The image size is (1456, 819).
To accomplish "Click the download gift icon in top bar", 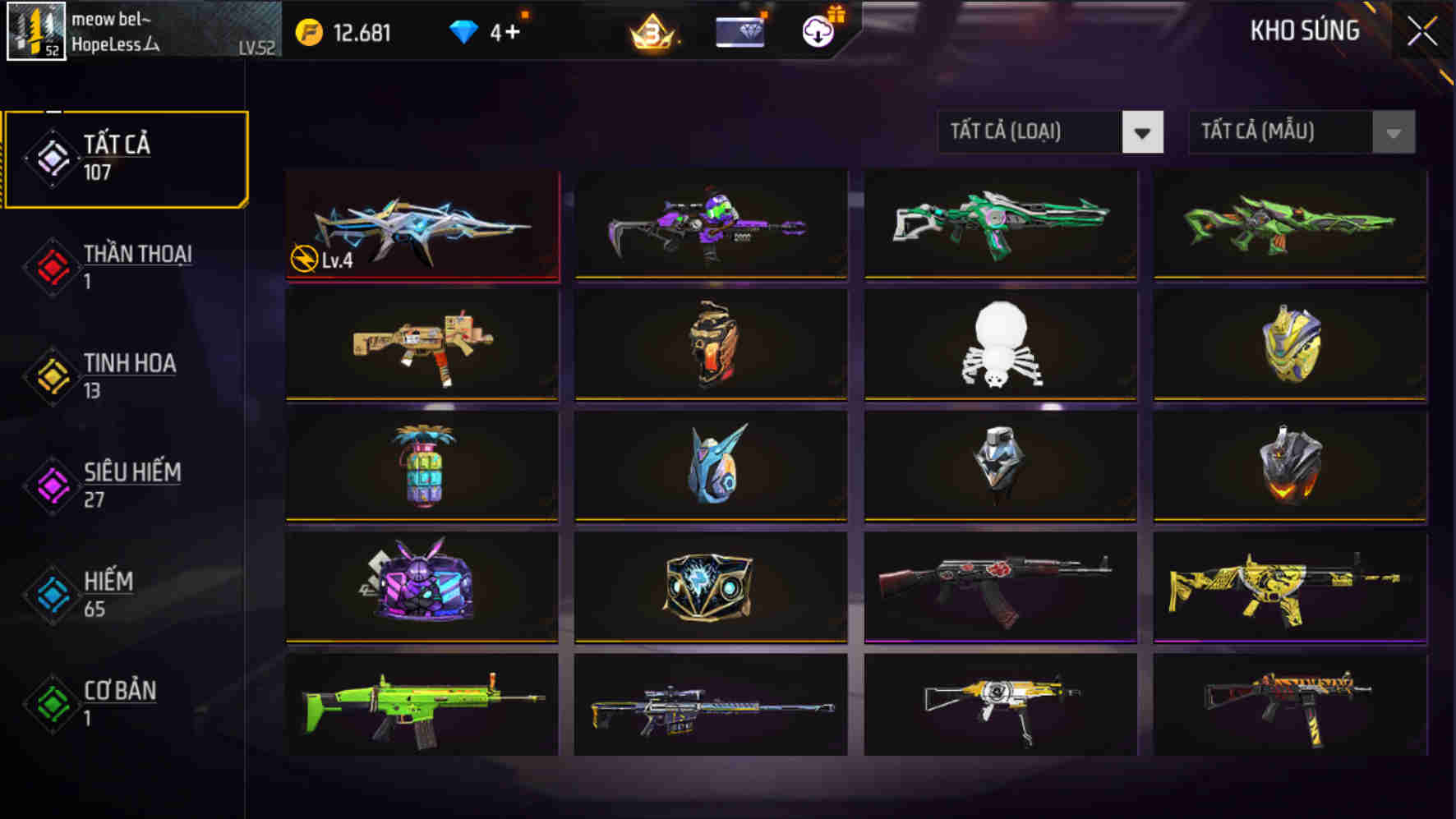I will point(816,33).
